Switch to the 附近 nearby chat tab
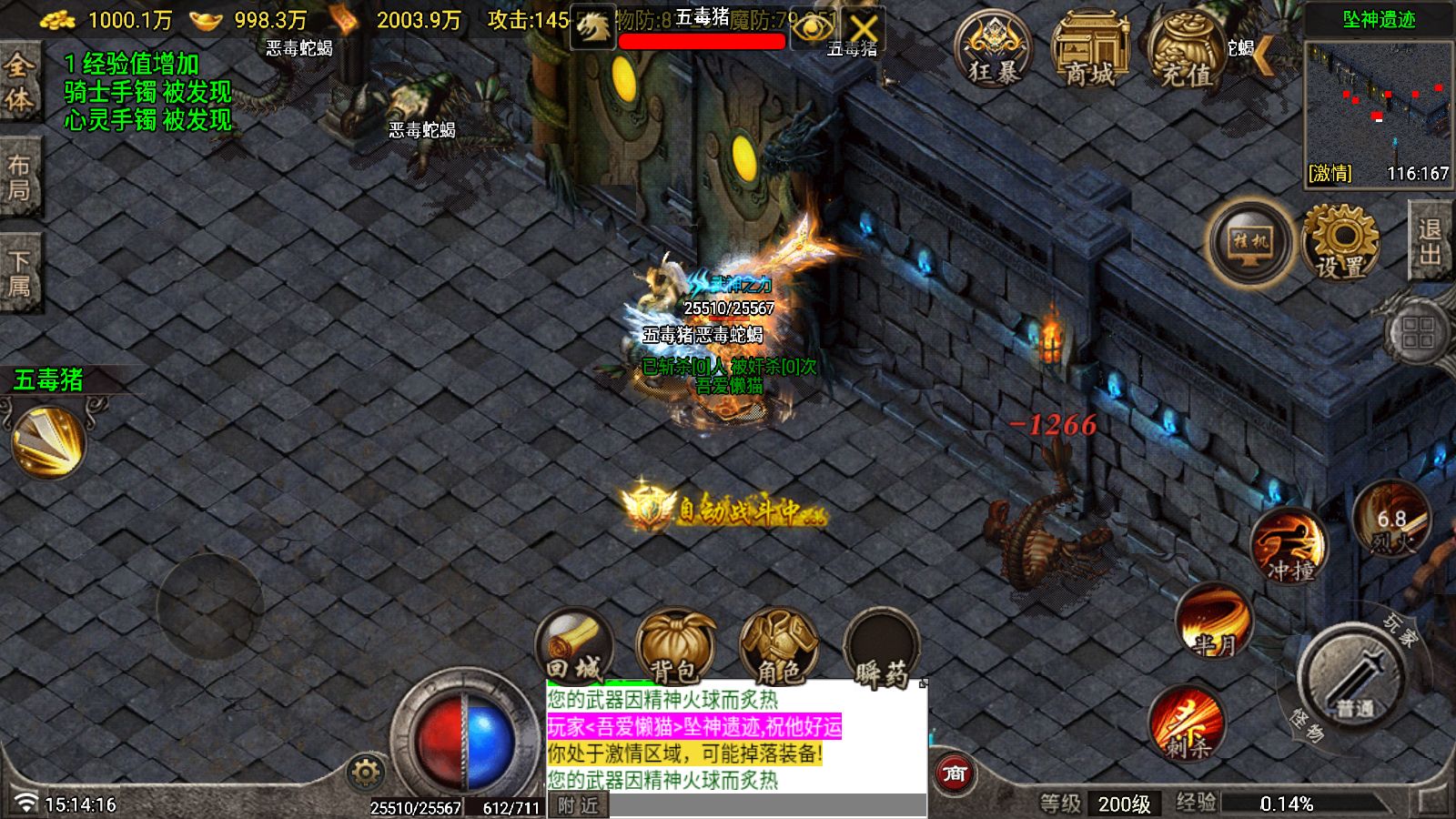Screen dimensions: 1456x819 579,806
